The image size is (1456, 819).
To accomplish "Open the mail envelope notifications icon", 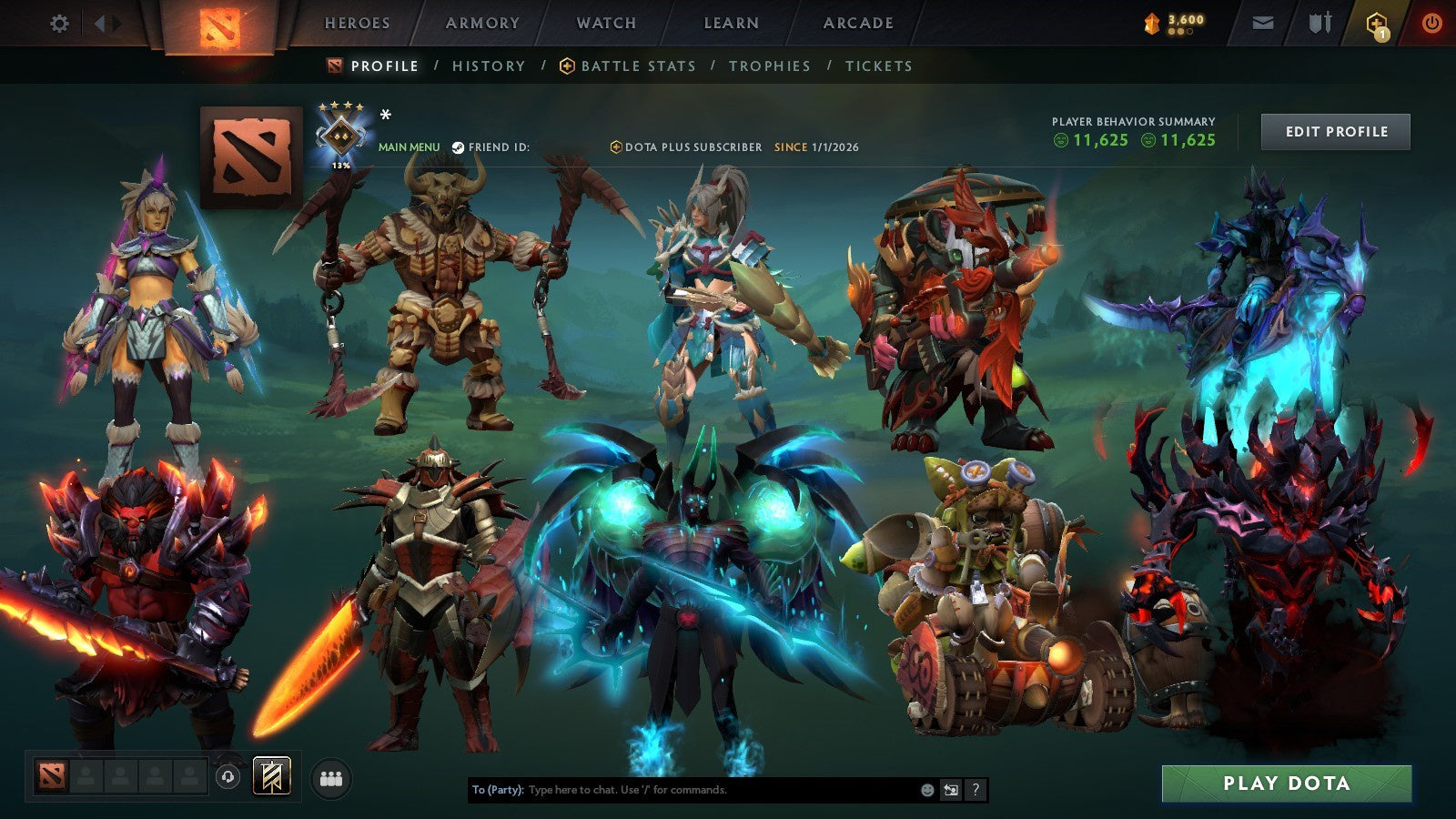I will coord(1260,24).
